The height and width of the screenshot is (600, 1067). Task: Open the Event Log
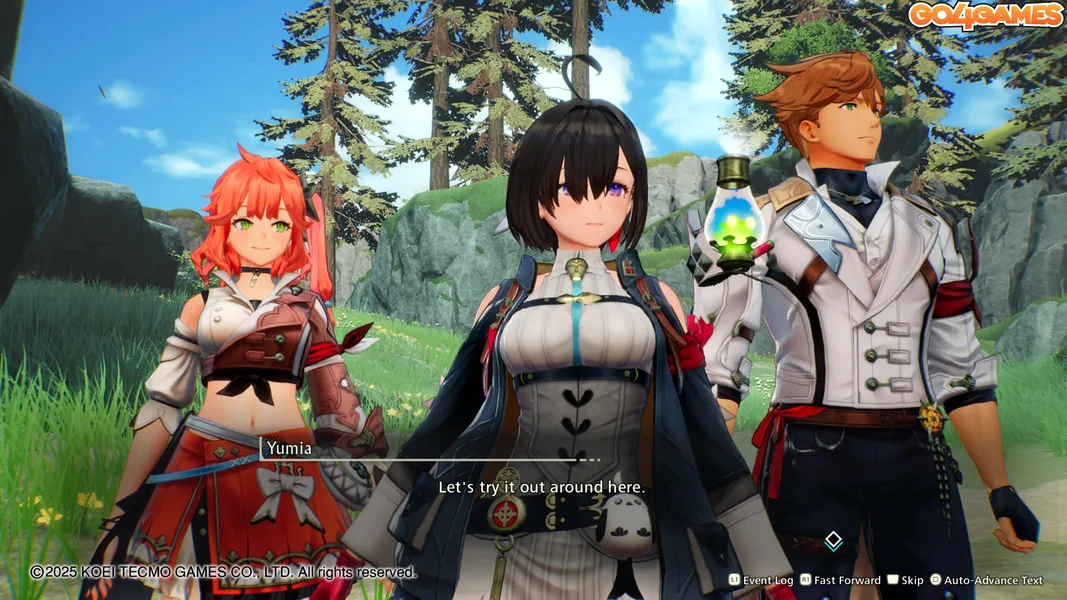point(761,580)
